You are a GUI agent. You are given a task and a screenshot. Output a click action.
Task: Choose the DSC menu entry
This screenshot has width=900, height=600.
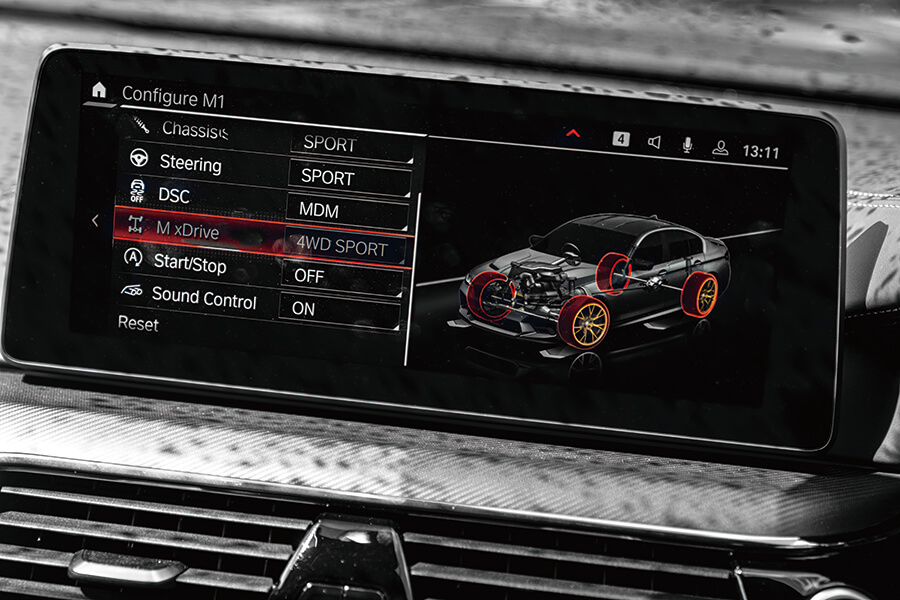[174, 195]
